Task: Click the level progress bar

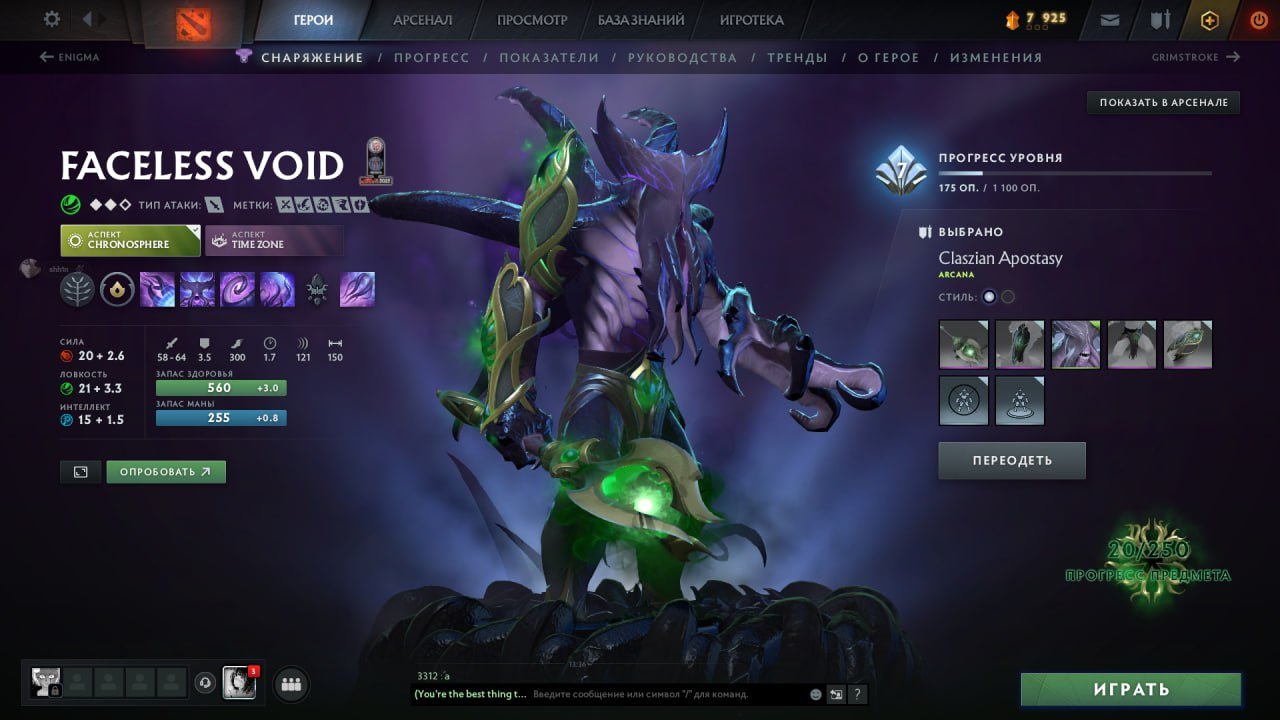Action: (x=1075, y=174)
